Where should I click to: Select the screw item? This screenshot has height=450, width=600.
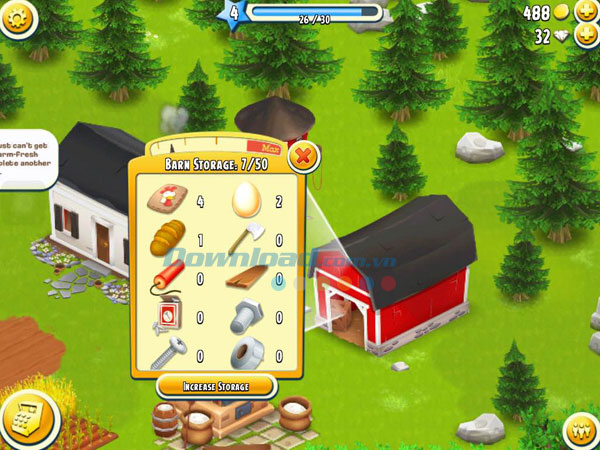[166, 355]
